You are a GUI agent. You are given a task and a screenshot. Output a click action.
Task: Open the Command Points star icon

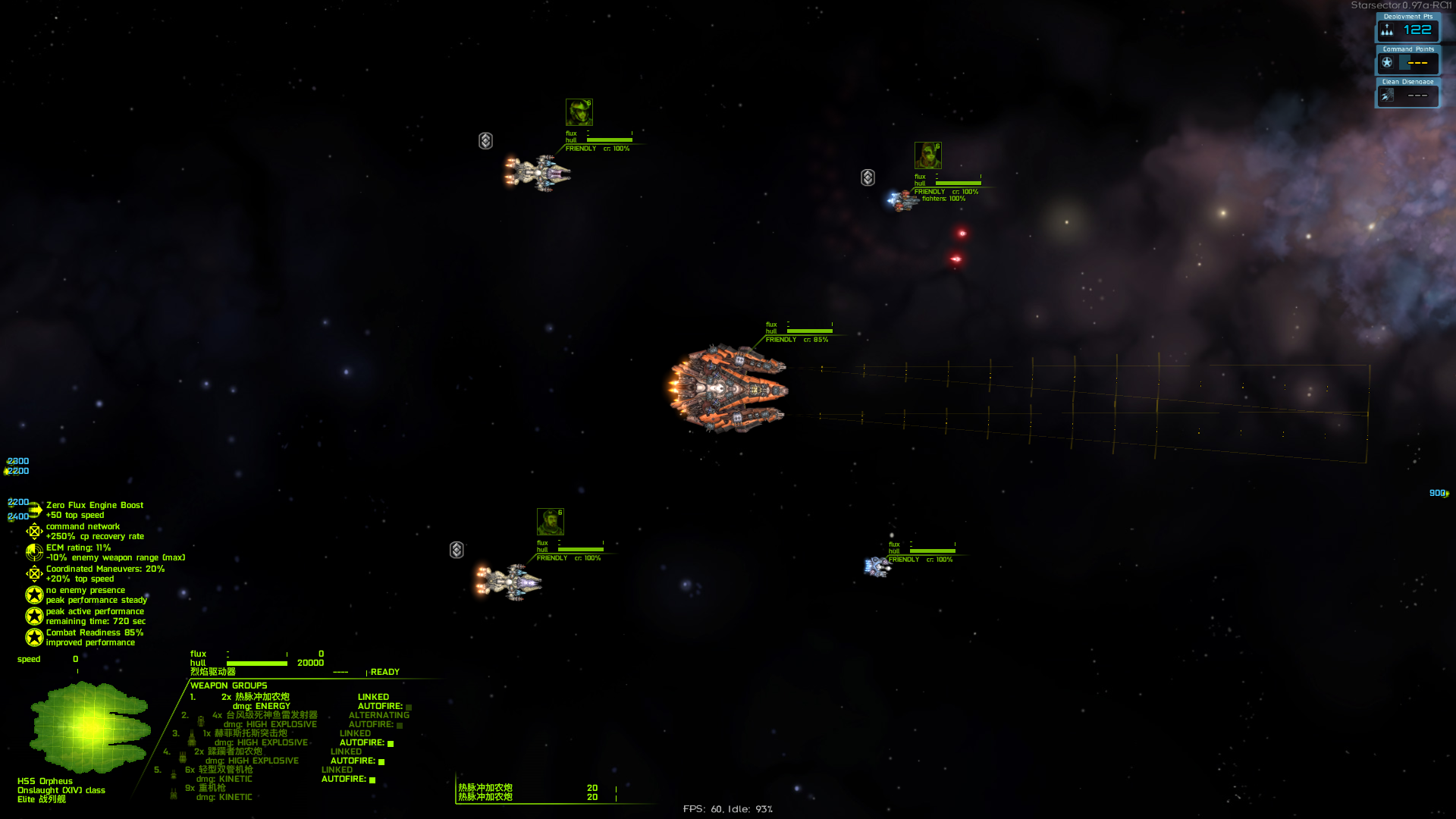(1387, 63)
